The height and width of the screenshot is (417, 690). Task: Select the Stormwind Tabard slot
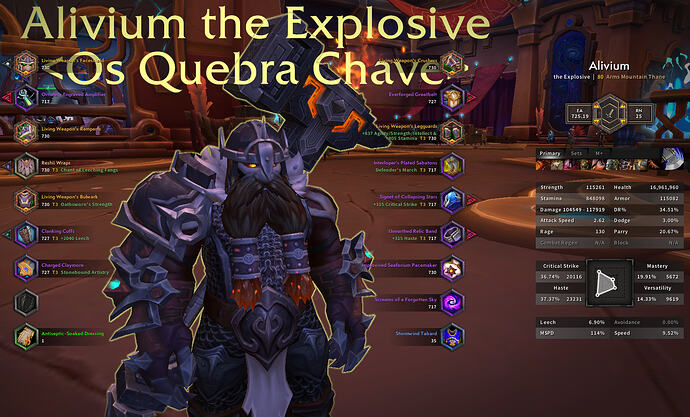(x=454, y=336)
